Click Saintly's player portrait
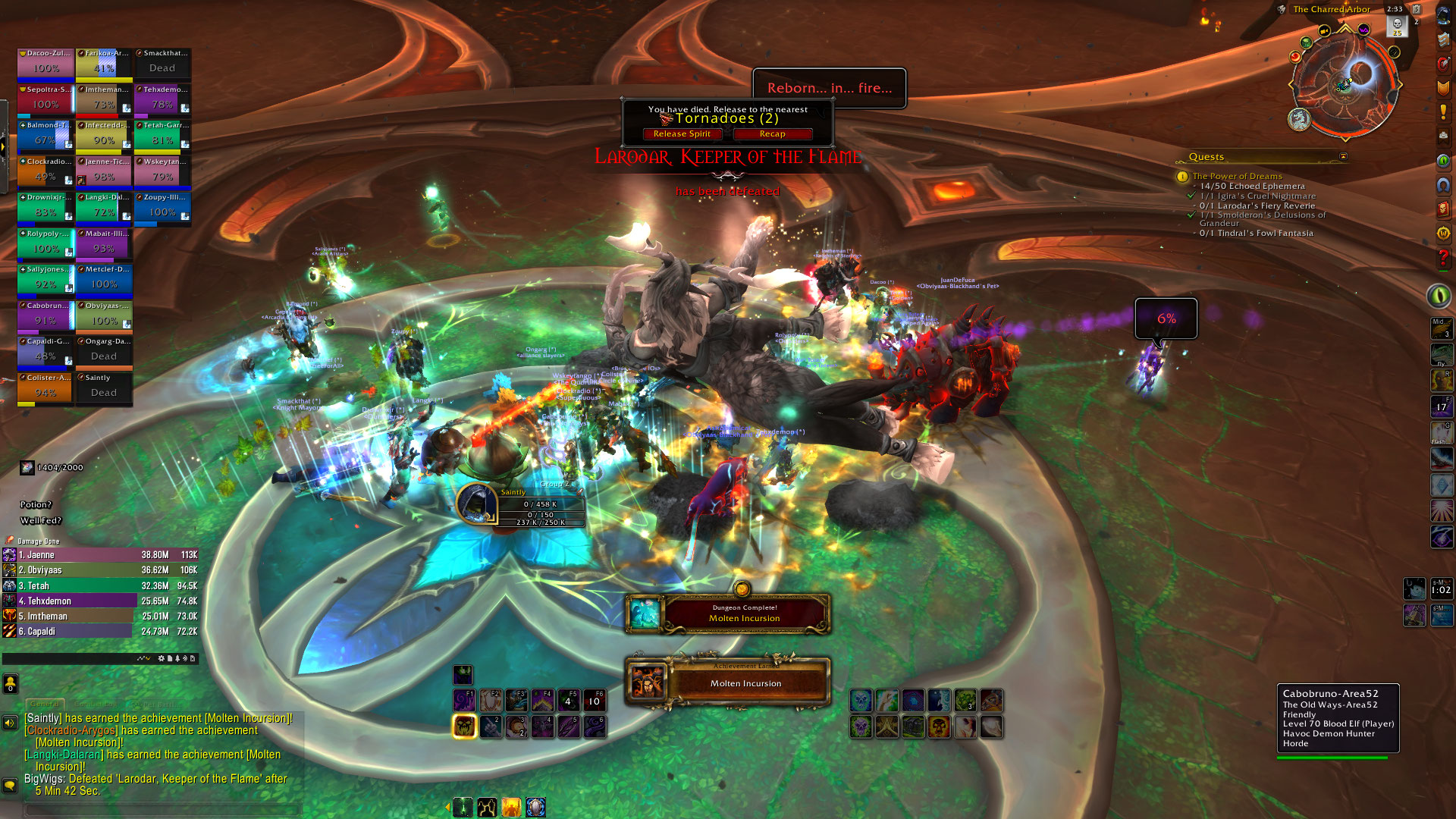The width and height of the screenshot is (1456, 819). 477,504
